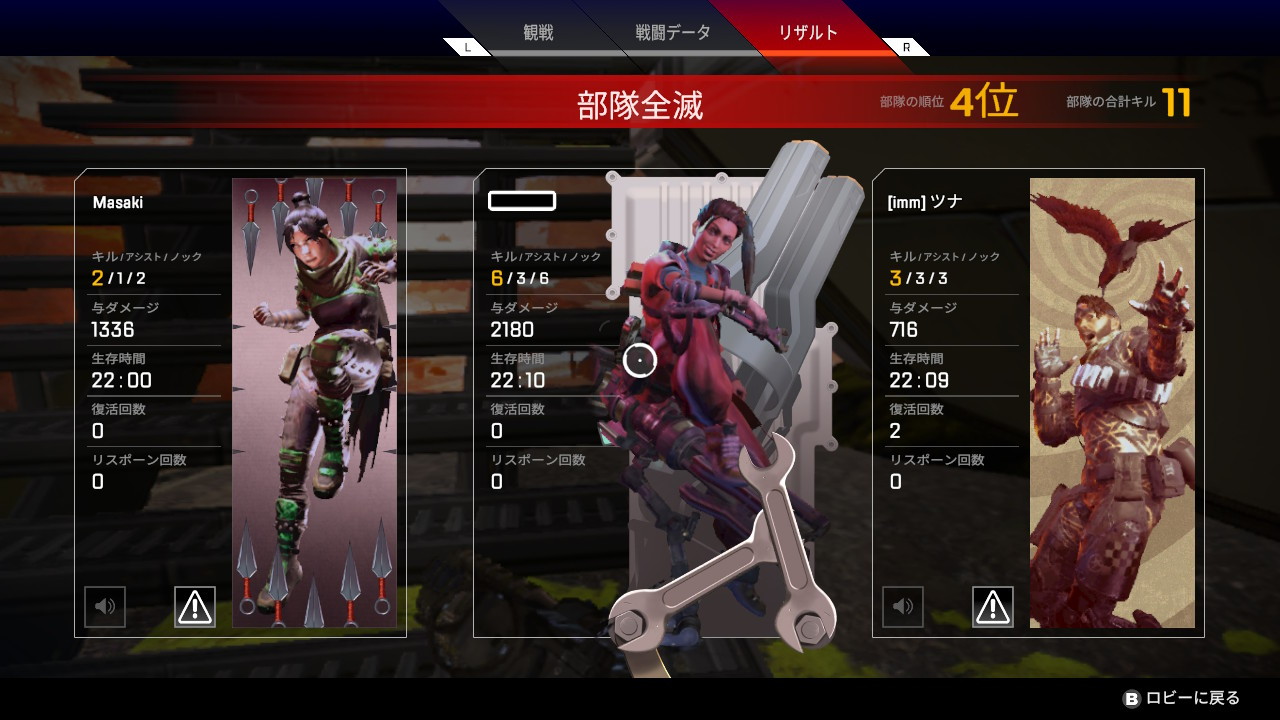
Task: Select the リザルト tab
Action: [x=808, y=33]
